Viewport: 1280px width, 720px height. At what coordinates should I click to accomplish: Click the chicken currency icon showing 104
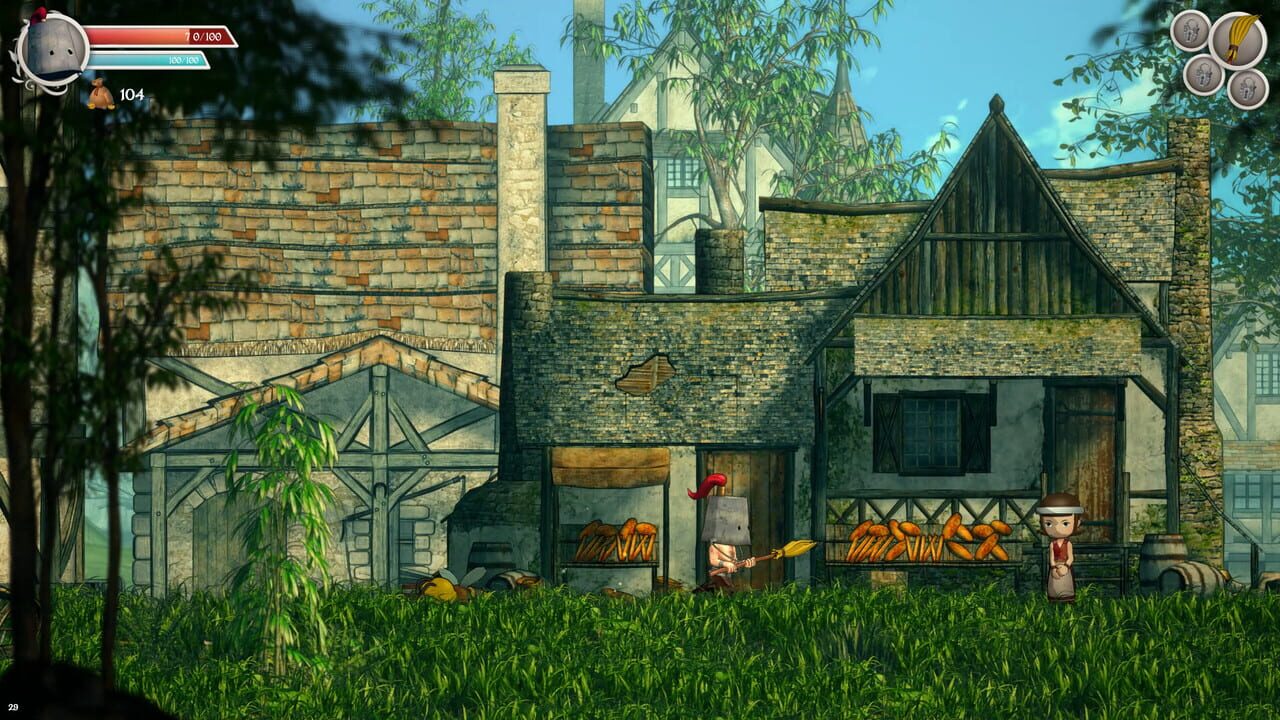[100, 94]
